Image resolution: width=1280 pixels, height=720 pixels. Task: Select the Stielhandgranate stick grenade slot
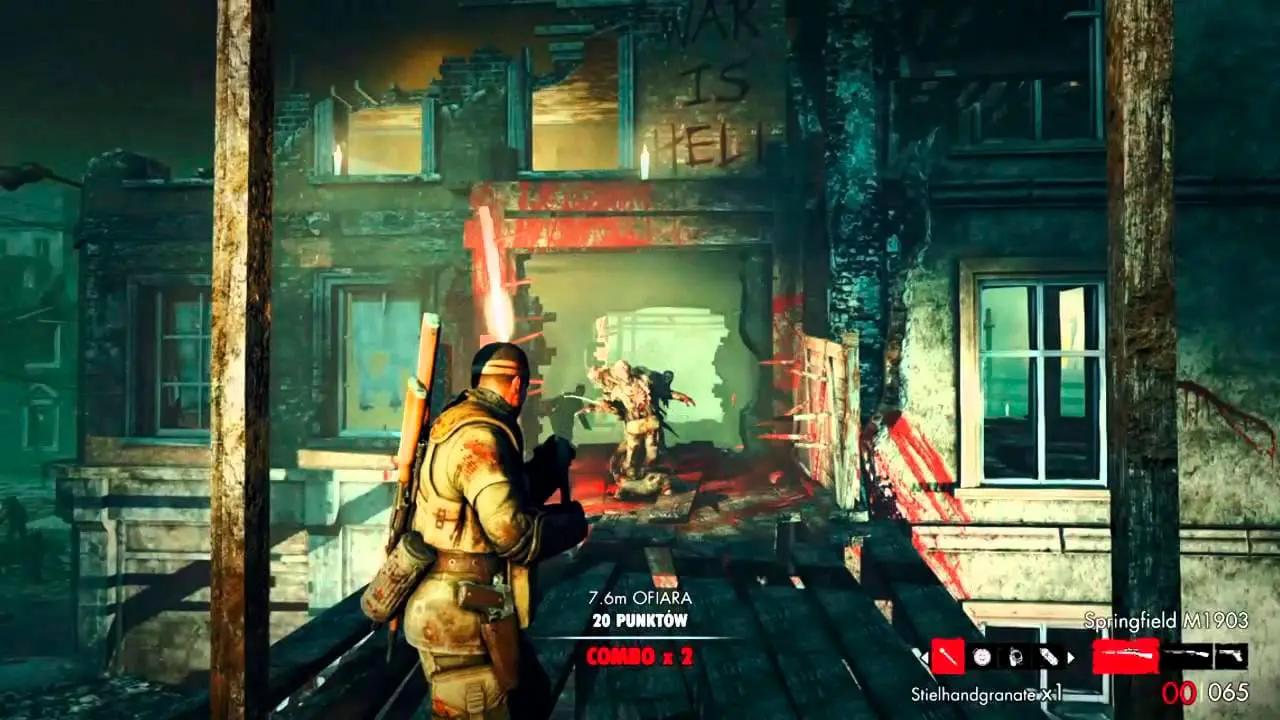coord(947,657)
